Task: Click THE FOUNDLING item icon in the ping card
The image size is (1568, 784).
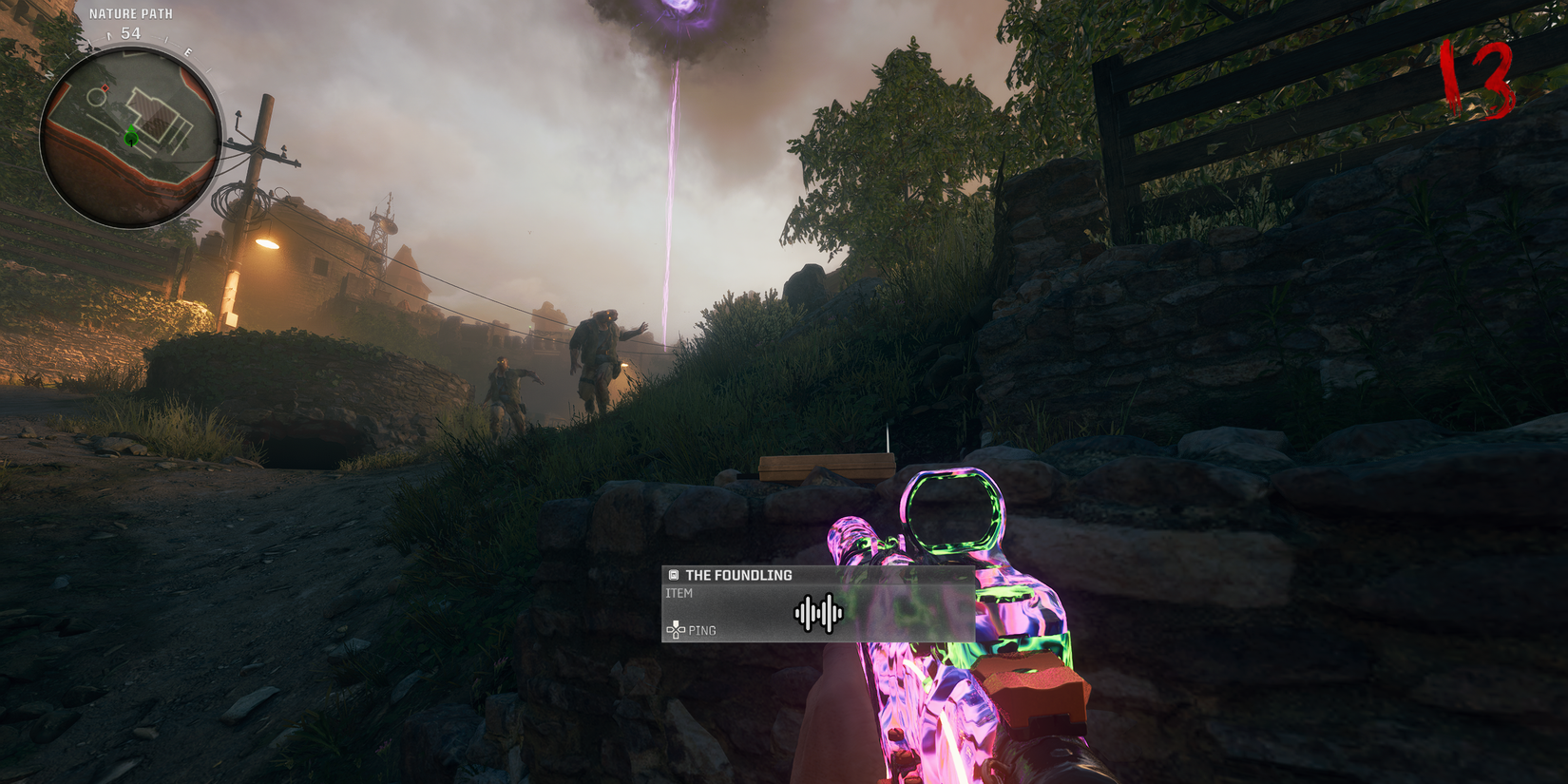Action: point(674,575)
